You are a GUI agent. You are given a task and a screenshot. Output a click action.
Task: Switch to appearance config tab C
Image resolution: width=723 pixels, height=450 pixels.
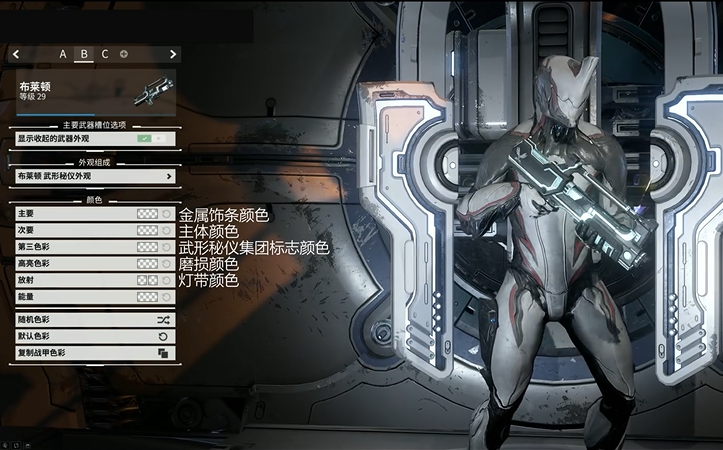click(105, 54)
